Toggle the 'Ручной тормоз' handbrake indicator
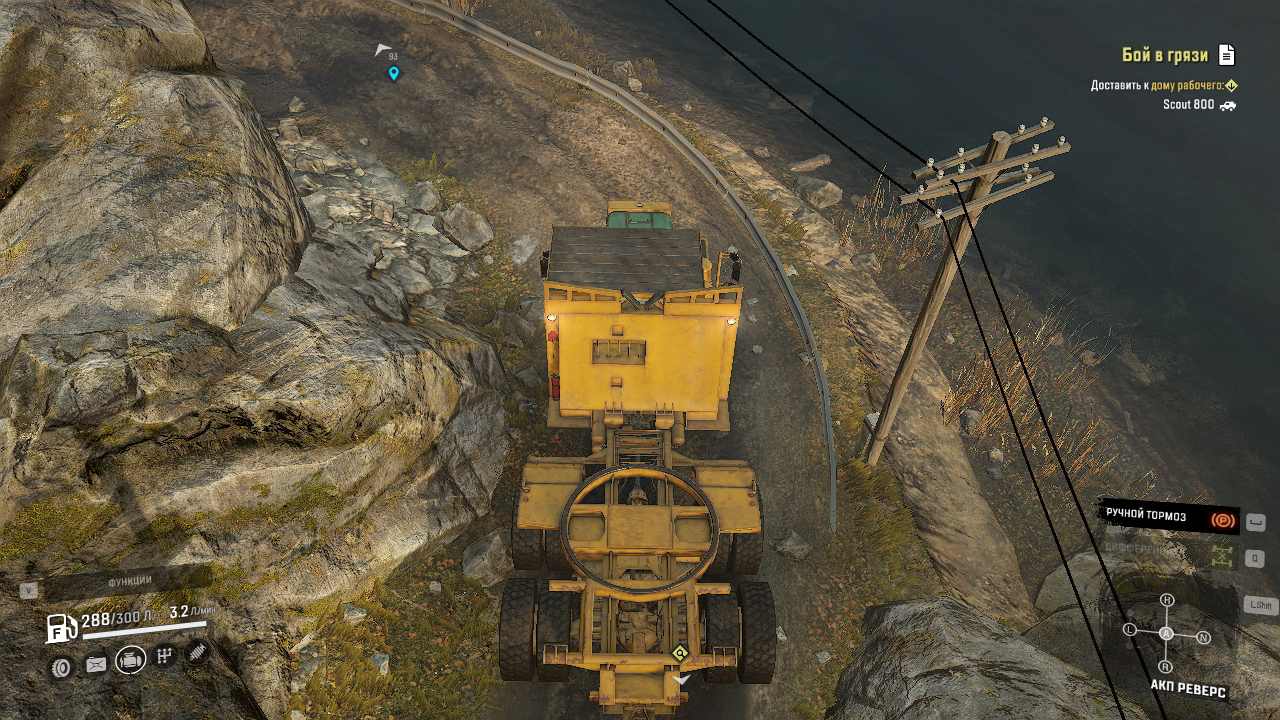The height and width of the screenshot is (720, 1280). (x=1168, y=516)
